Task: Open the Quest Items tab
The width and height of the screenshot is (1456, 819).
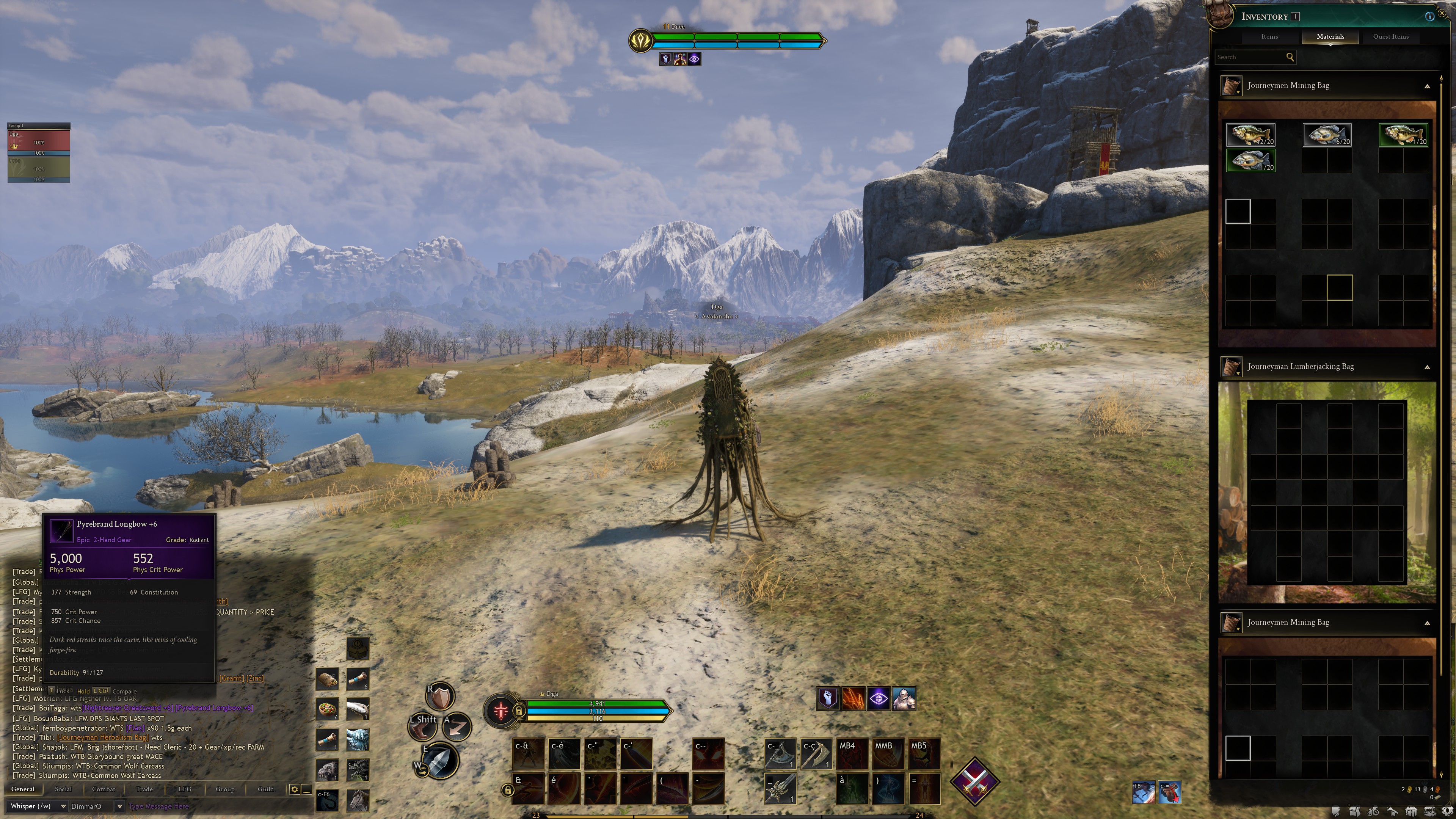Action: 1390,37
